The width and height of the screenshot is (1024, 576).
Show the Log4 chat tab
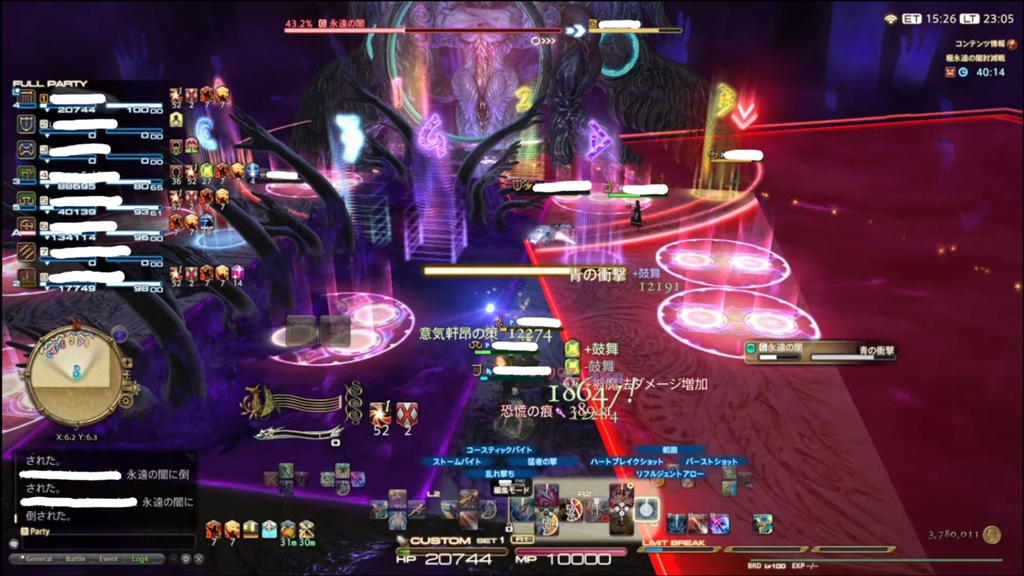click(x=140, y=559)
